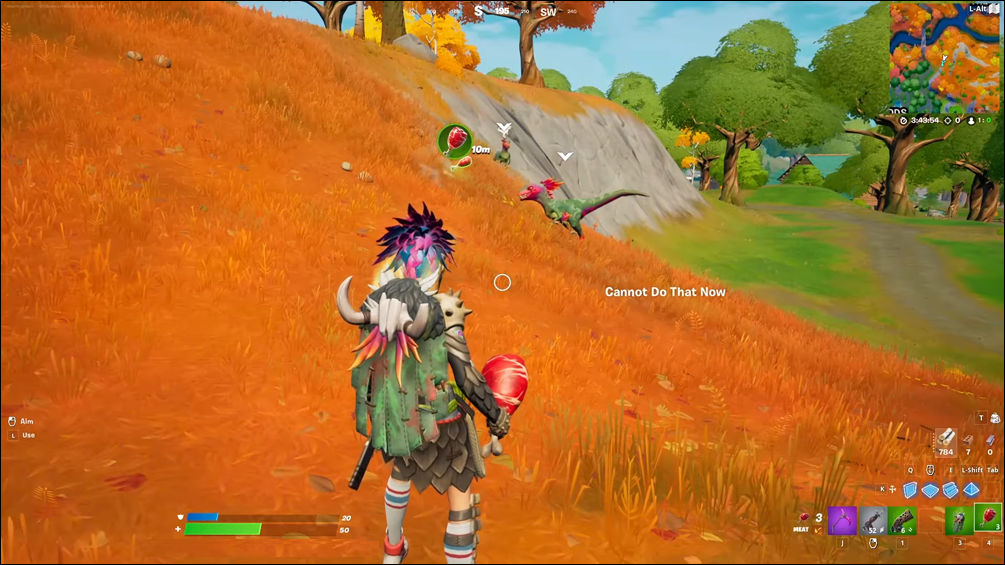Choose the green cuddle fish item slot
This screenshot has width=1005, height=565.
pos(959,520)
